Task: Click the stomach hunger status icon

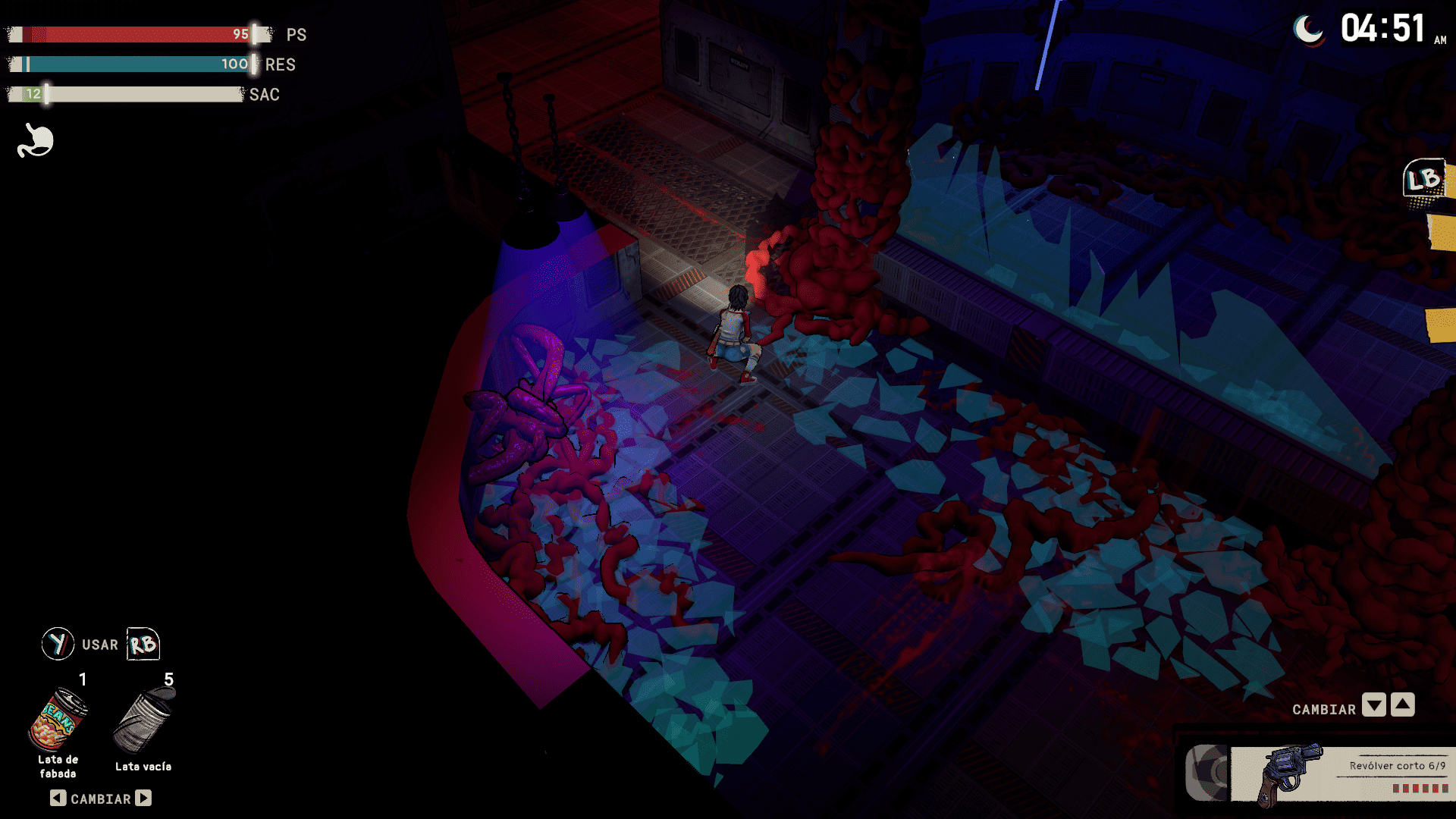Action: tap(36, 141)
